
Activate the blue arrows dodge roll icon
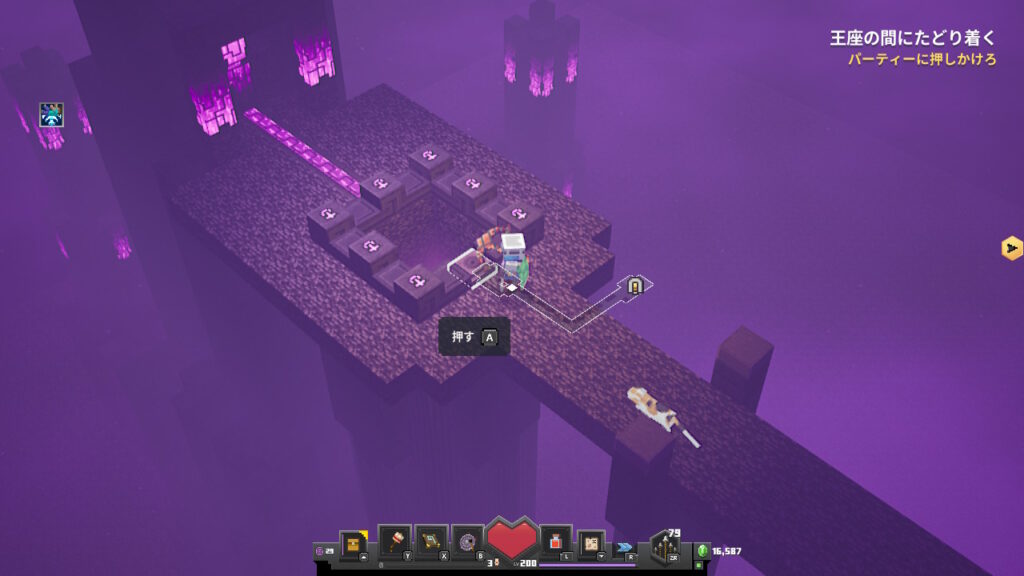(625, 547)
